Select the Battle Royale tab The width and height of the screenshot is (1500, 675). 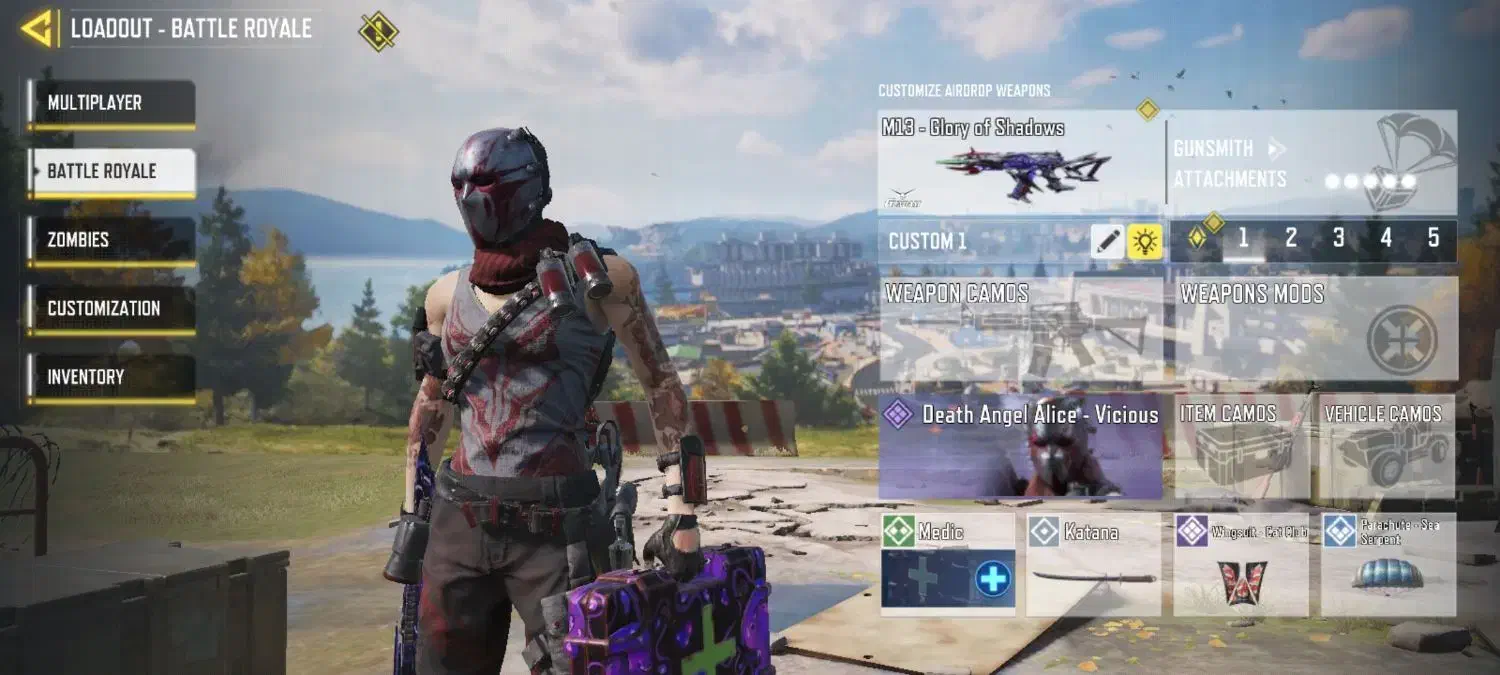pos(111,171)
